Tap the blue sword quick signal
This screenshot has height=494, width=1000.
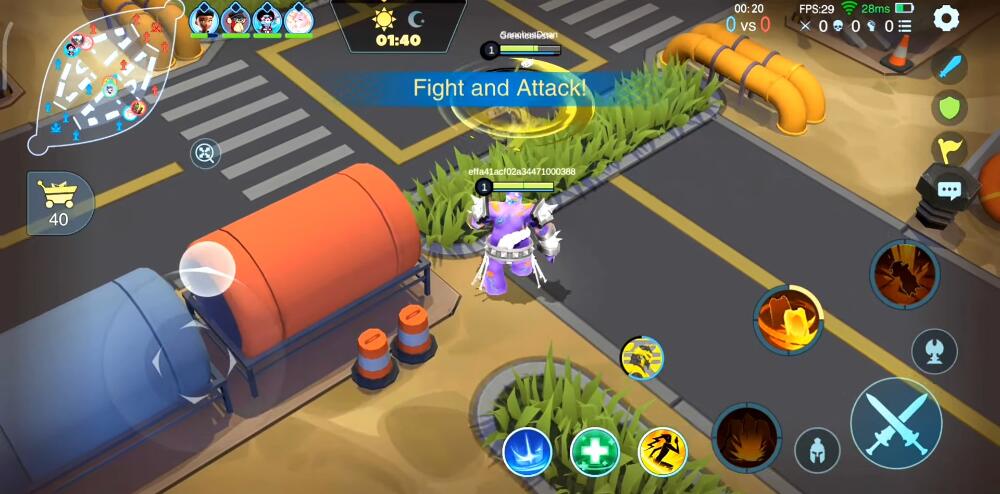tap(949, 67)
